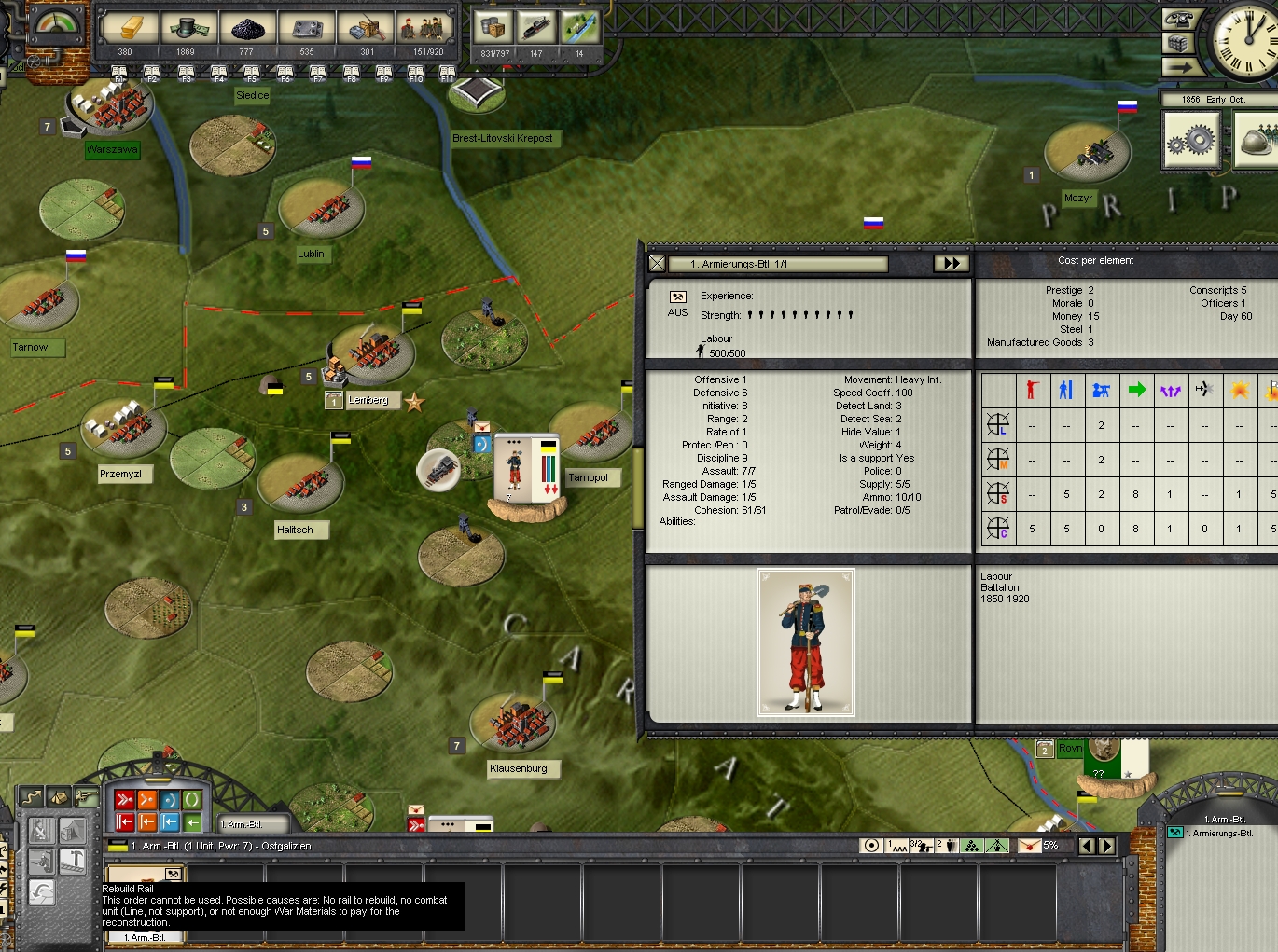1278x952 pixels.
Task: Close the unit detail panel
Action: coord(657,264)
